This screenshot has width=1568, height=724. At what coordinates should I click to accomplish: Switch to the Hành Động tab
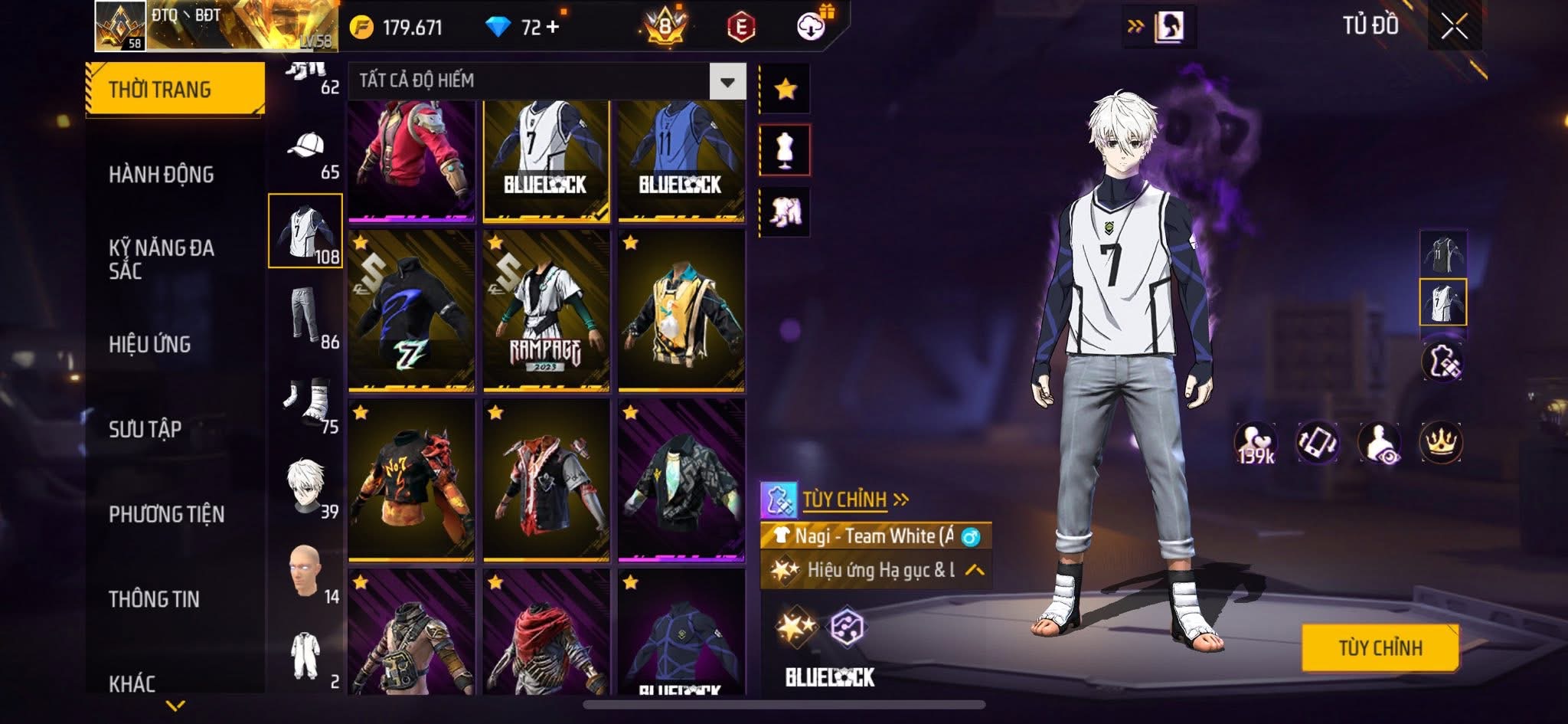[162, 175]
